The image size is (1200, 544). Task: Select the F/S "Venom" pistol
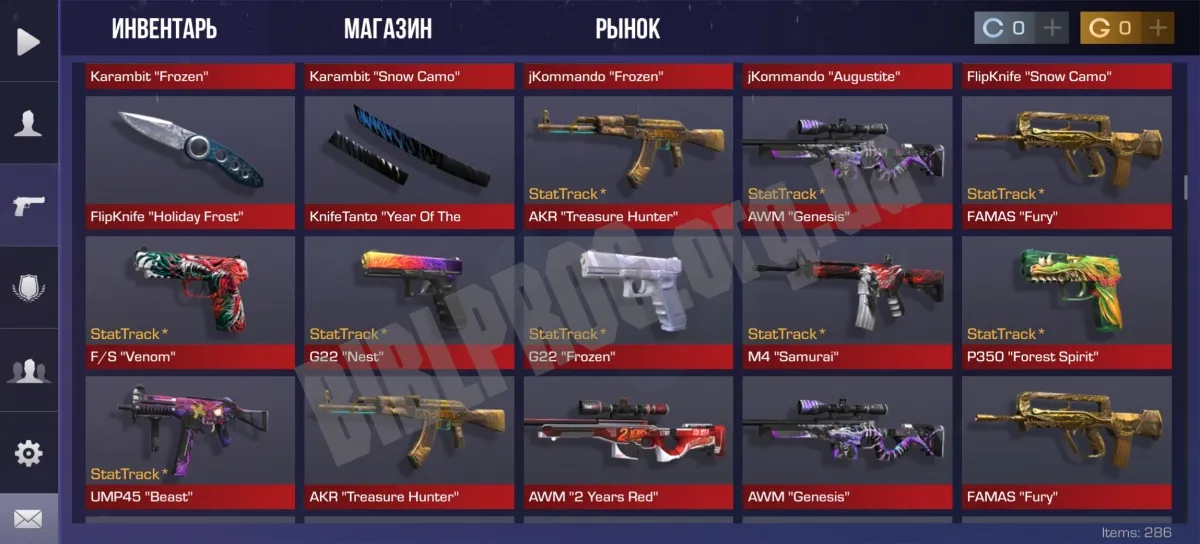[x=190, y=302]
